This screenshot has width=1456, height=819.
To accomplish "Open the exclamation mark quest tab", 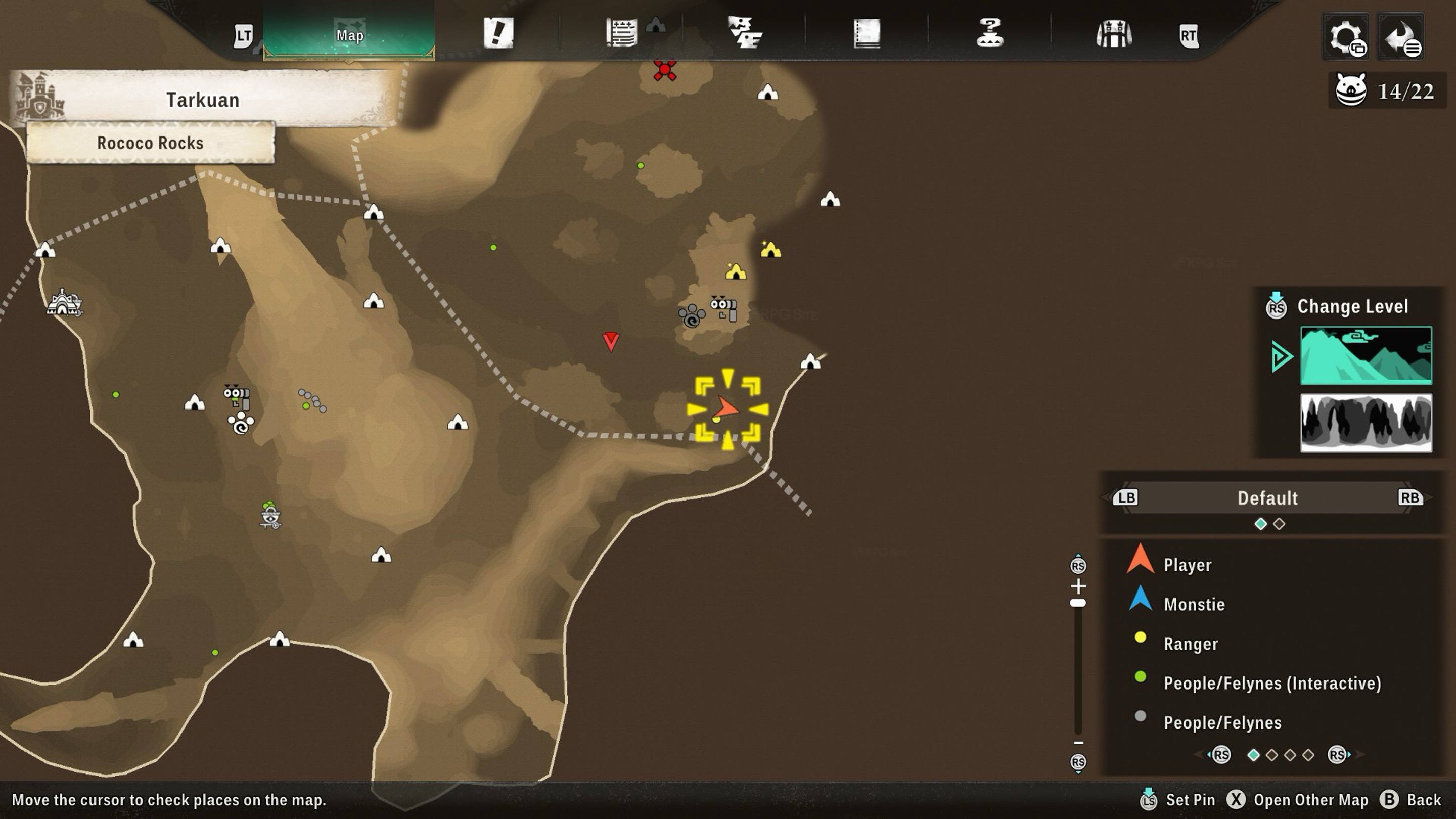I will pos(498,33).
